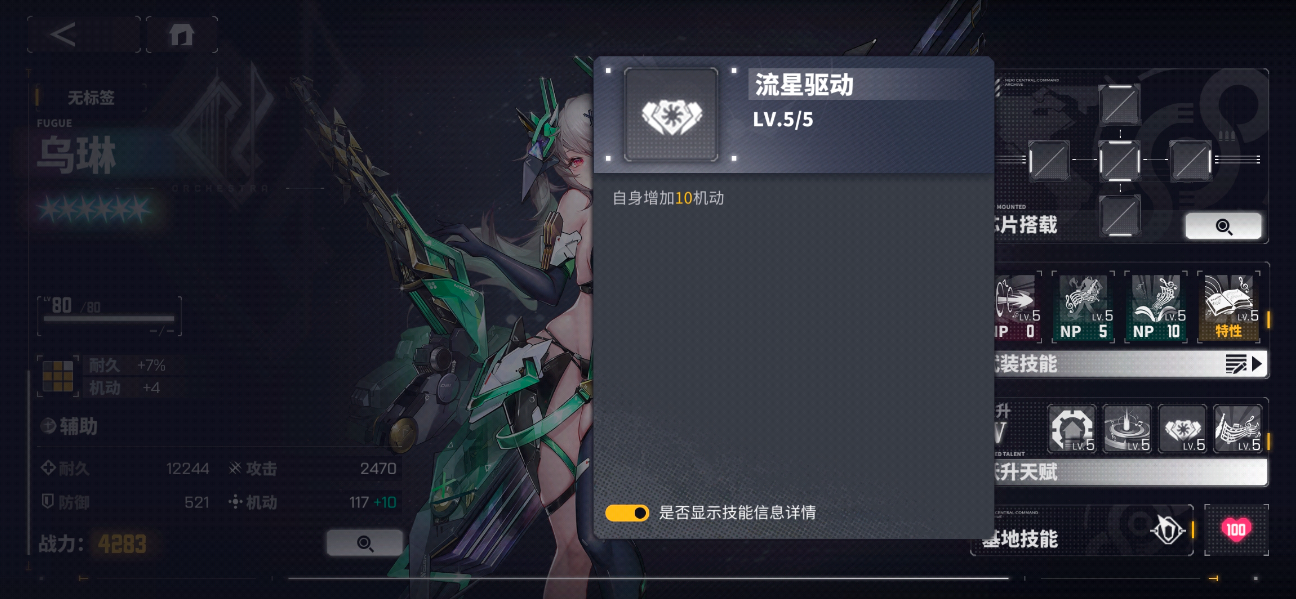This screenshot has width=1296, height=599.
Task: Select the NP 0 arrow skill icon
Action: (1018, 308)
